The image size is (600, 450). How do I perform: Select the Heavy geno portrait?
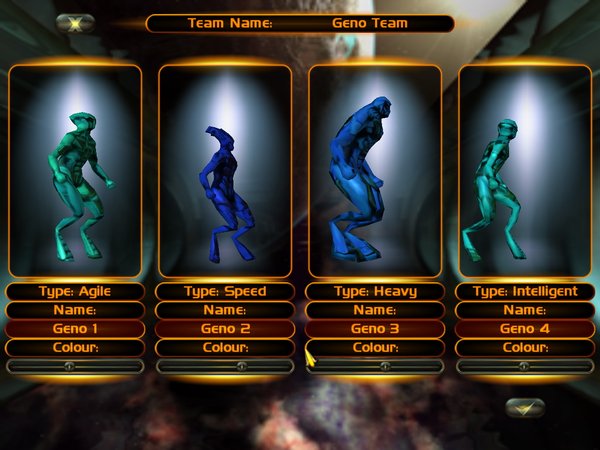tap(375, 170)
